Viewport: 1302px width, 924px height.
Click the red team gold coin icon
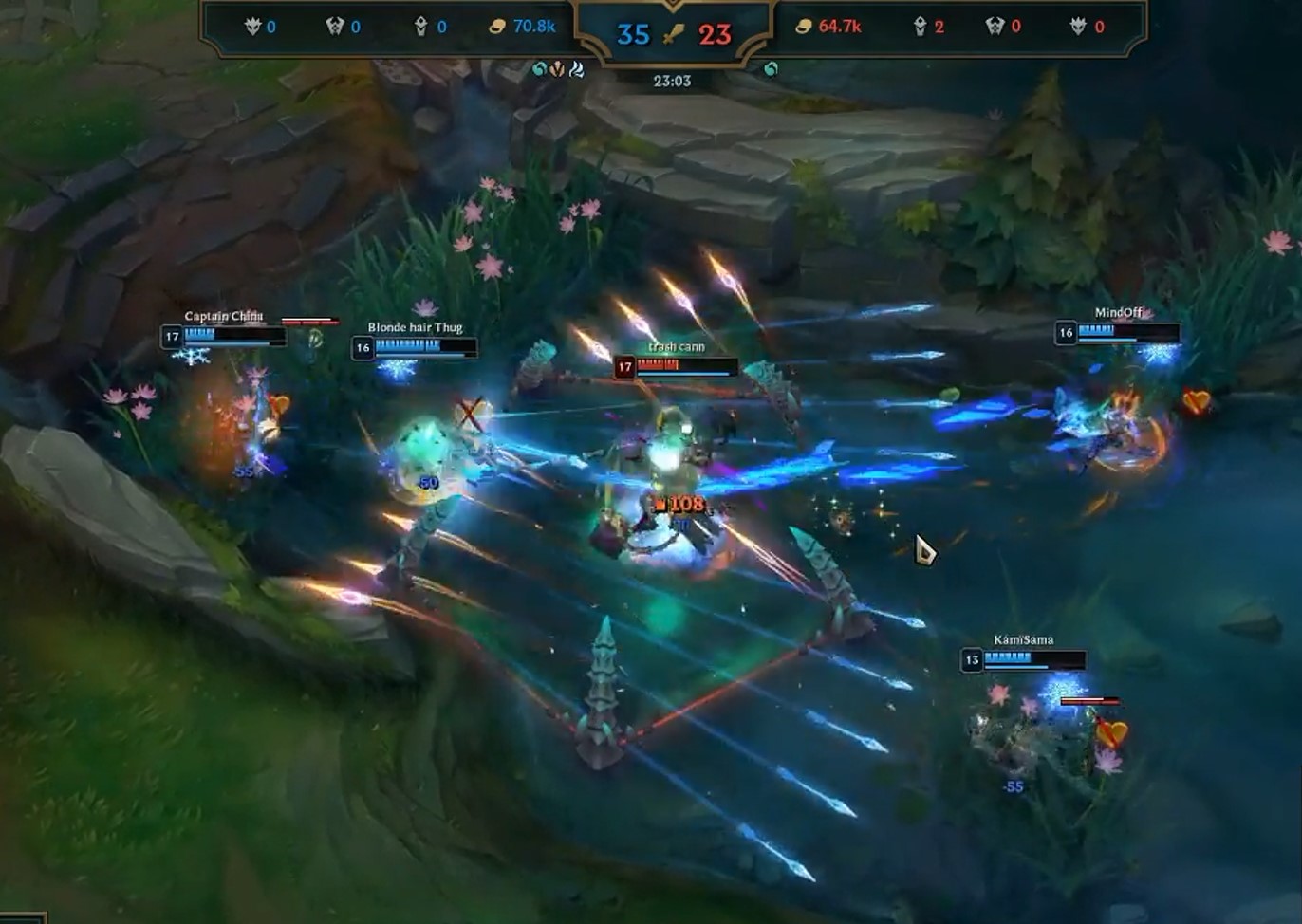[805, 27]
